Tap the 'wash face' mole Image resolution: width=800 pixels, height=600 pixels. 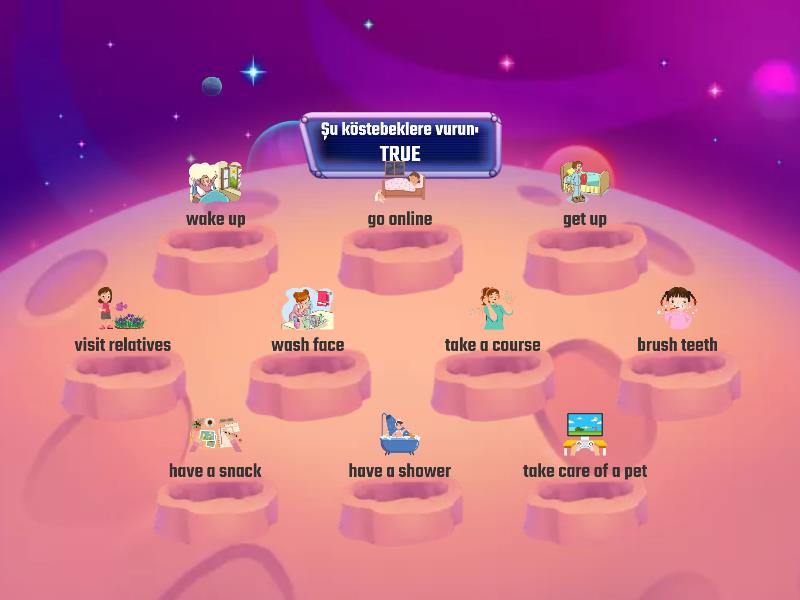[x=308, y=322]
